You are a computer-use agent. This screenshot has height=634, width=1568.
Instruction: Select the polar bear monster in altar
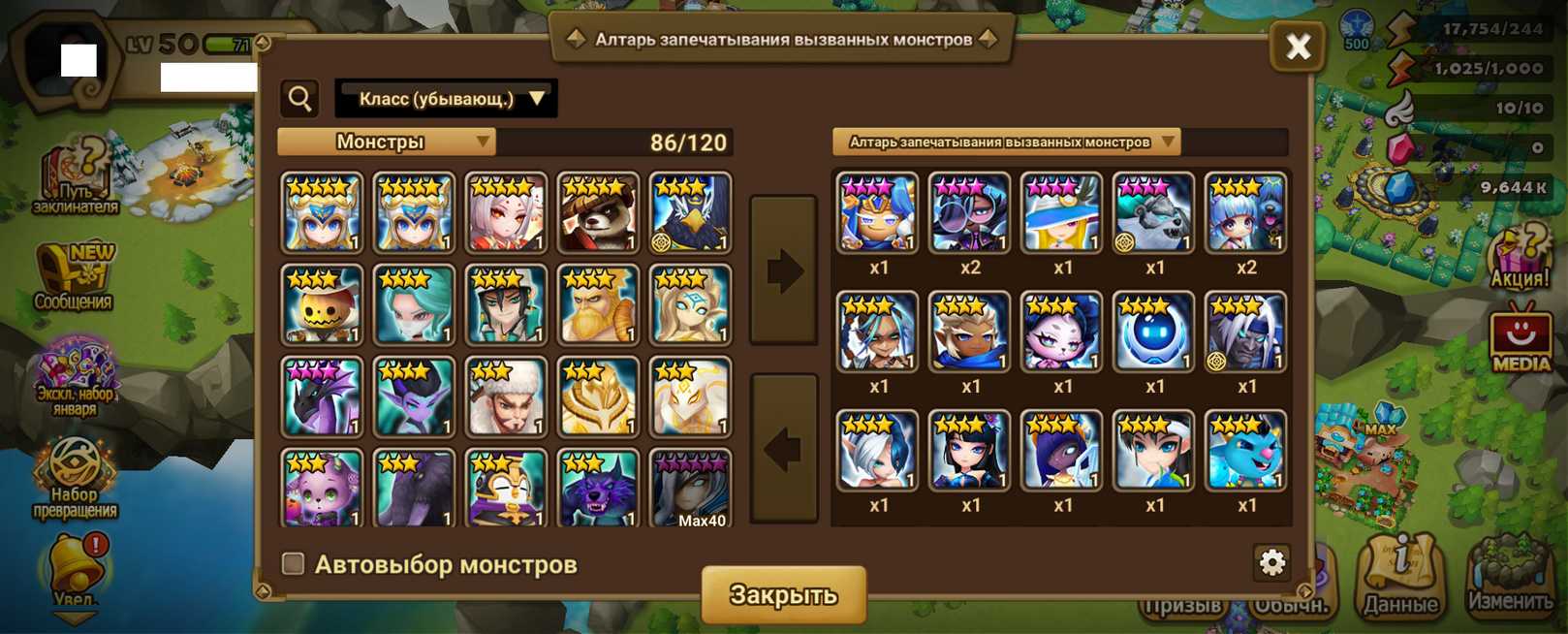click(x=1154, y=213)
